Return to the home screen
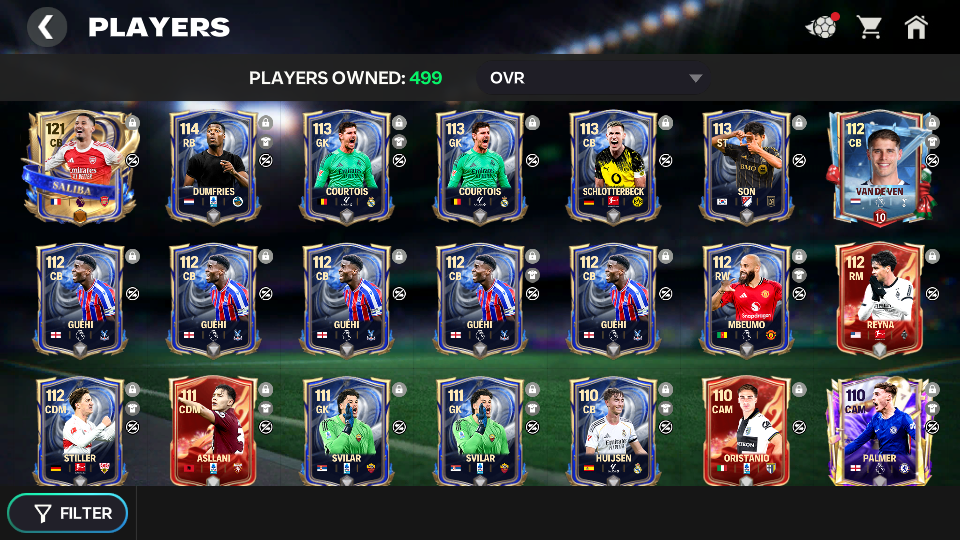The image size is (960, 540). [x=916, y=27]
